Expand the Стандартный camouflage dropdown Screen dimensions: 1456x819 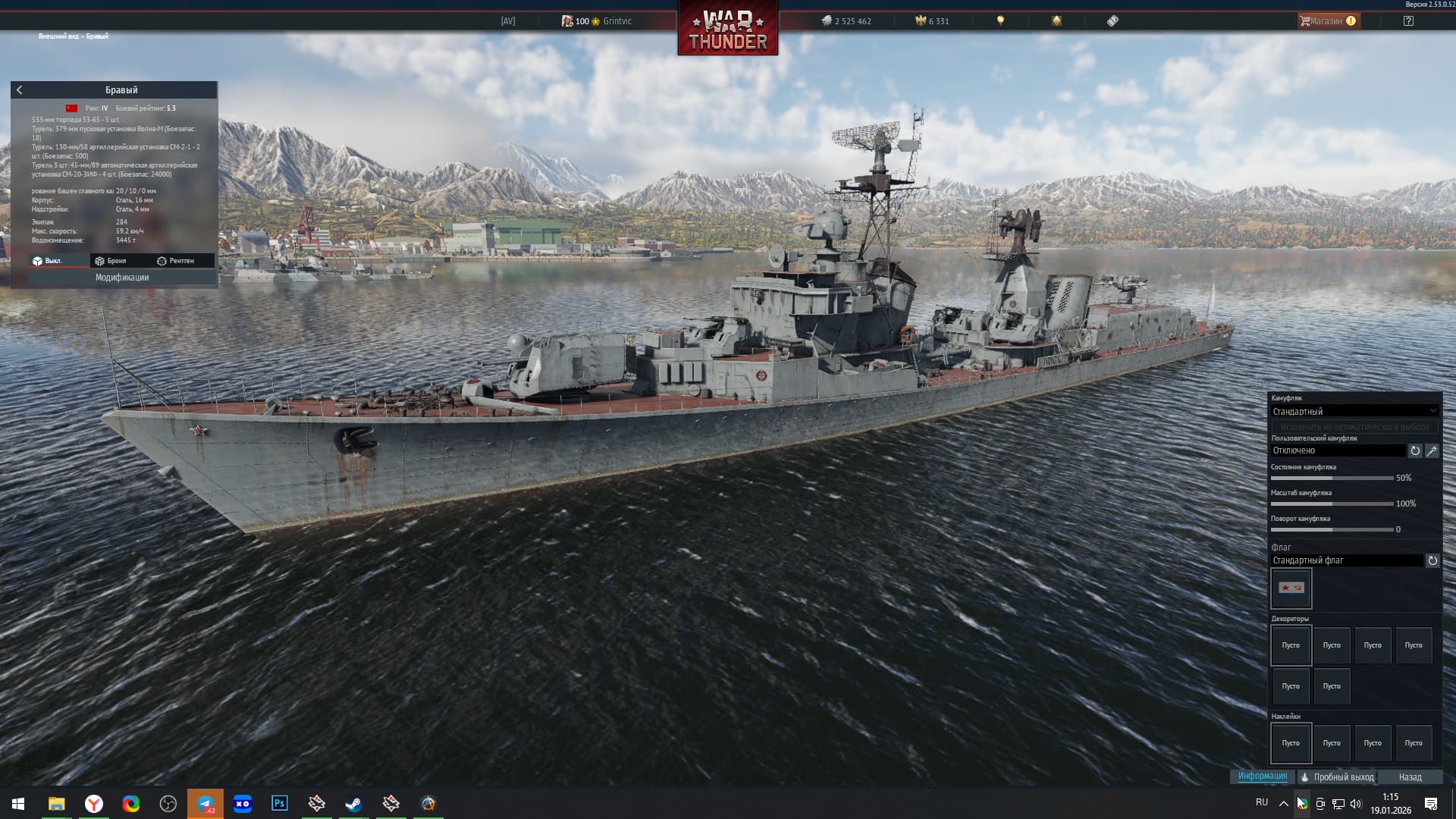[x=1354, y=411]
